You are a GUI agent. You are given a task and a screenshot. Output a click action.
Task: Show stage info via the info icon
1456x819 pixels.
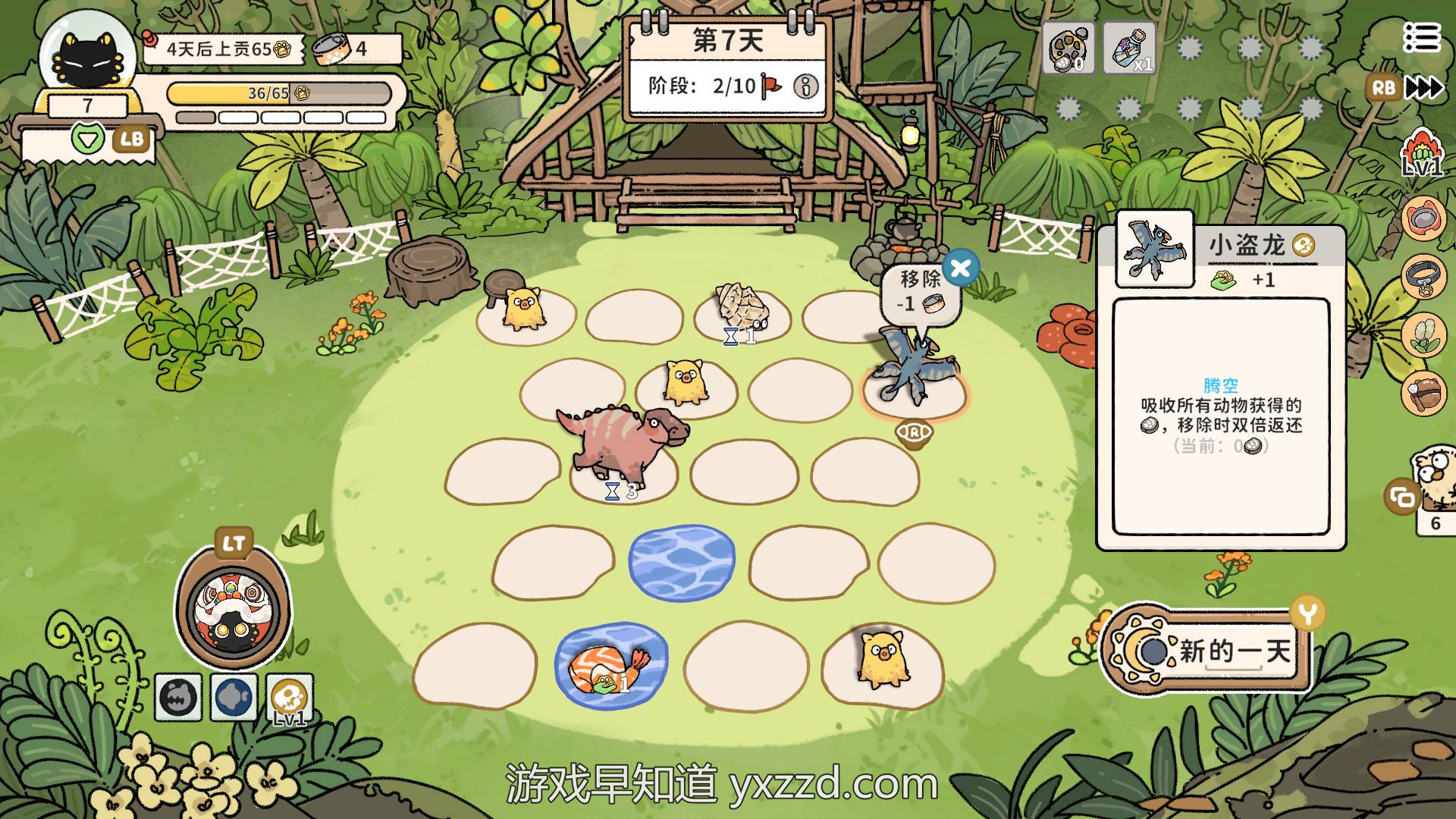click(x=805, y=86)
